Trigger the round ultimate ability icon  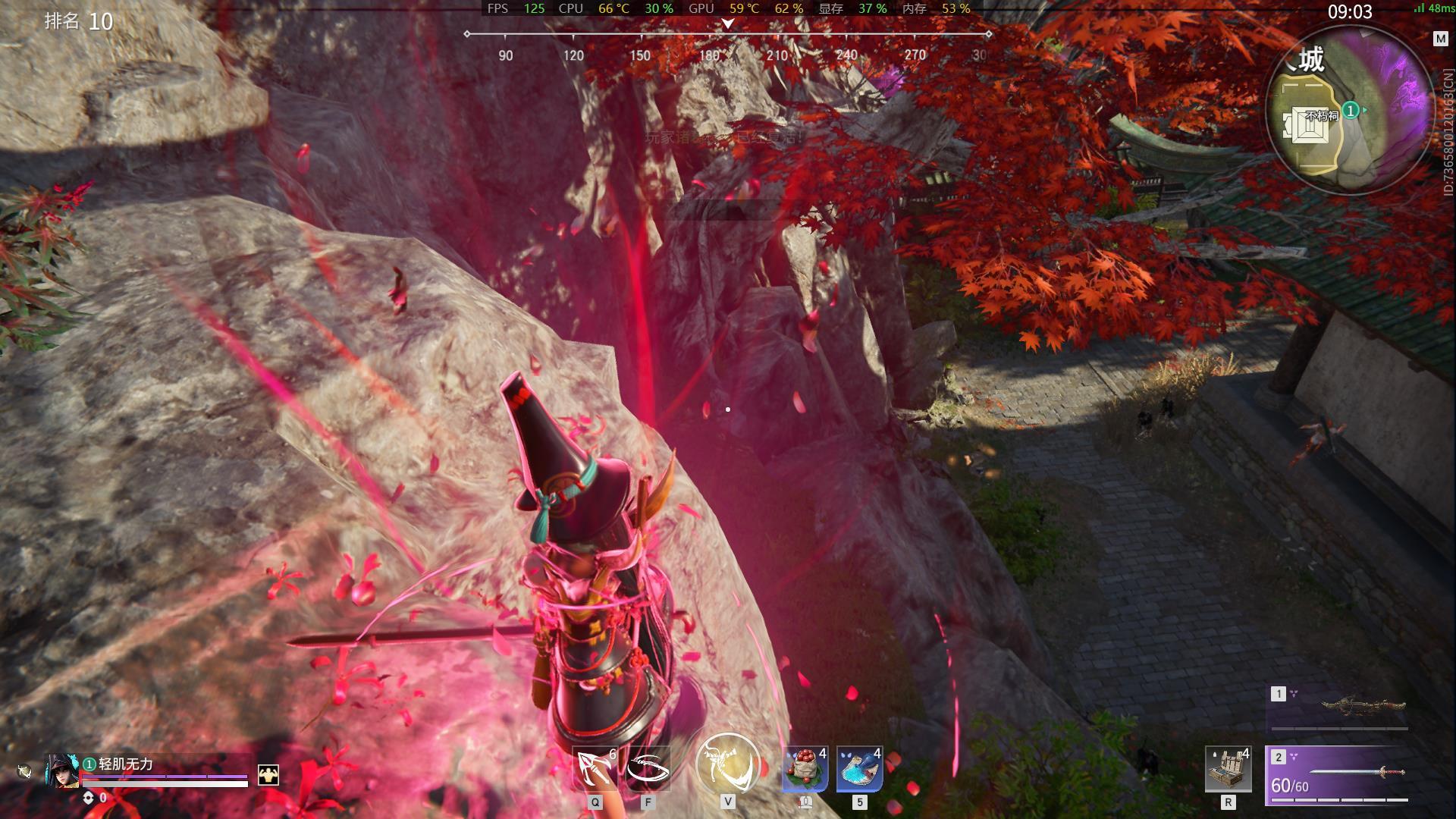728,764
